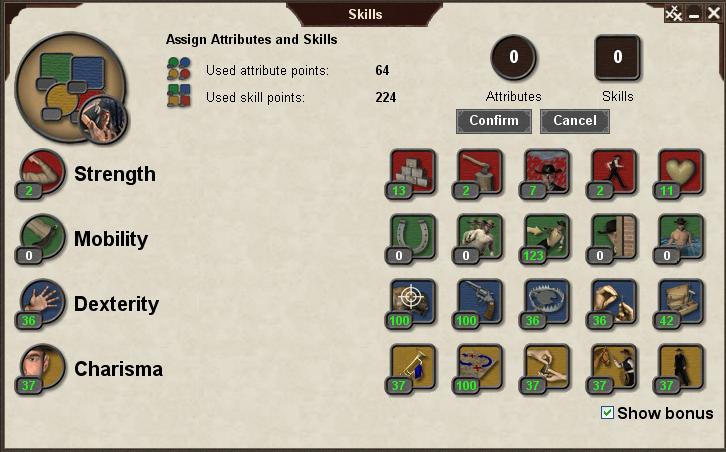Image resolution: width=726 pixels, height=452 pixels.
Task: Minimize the Skills window
Action: tap(694, 14)
